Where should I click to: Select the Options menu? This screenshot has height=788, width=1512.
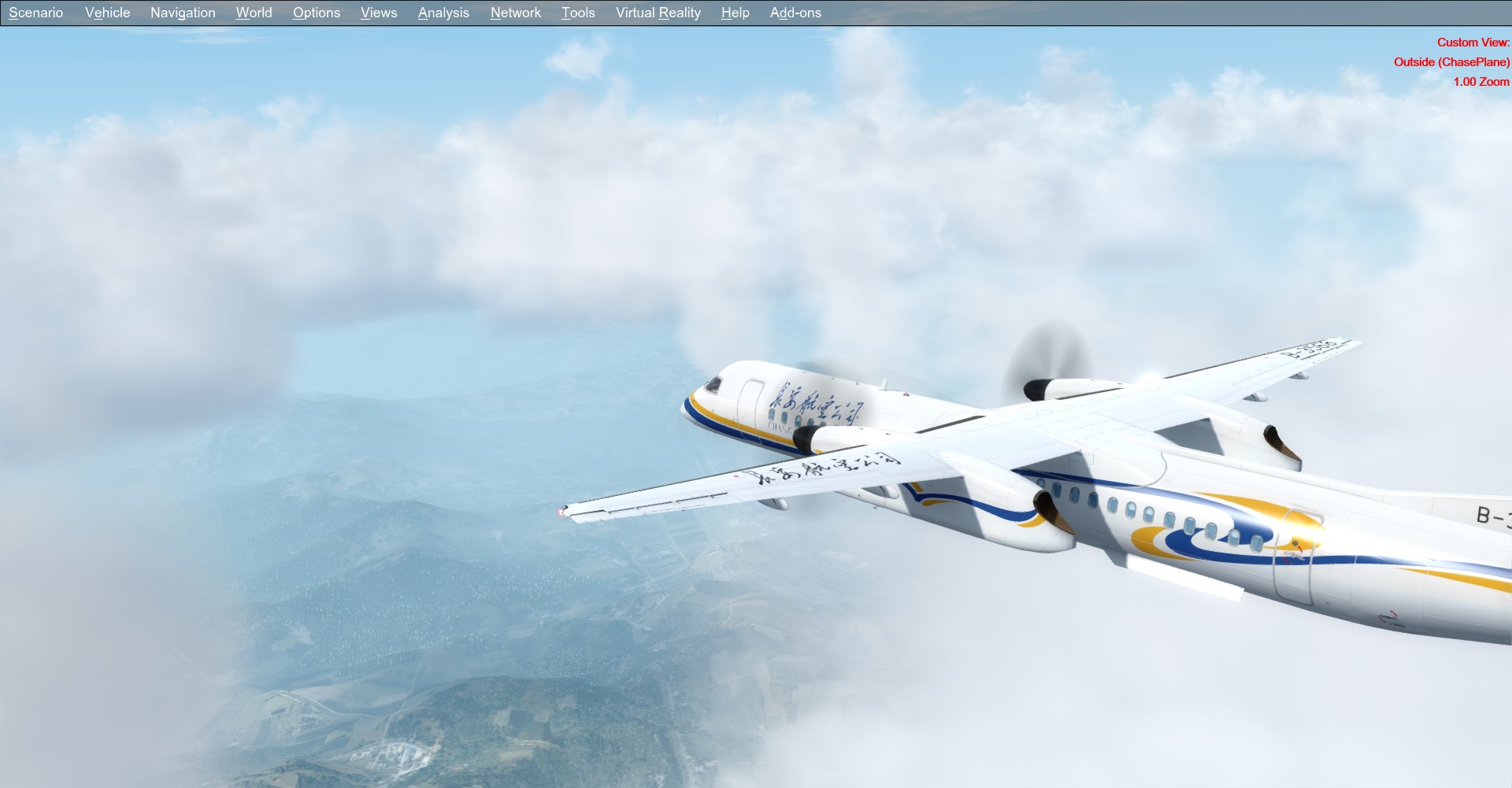pyautogui.click(x=316, y=13)
